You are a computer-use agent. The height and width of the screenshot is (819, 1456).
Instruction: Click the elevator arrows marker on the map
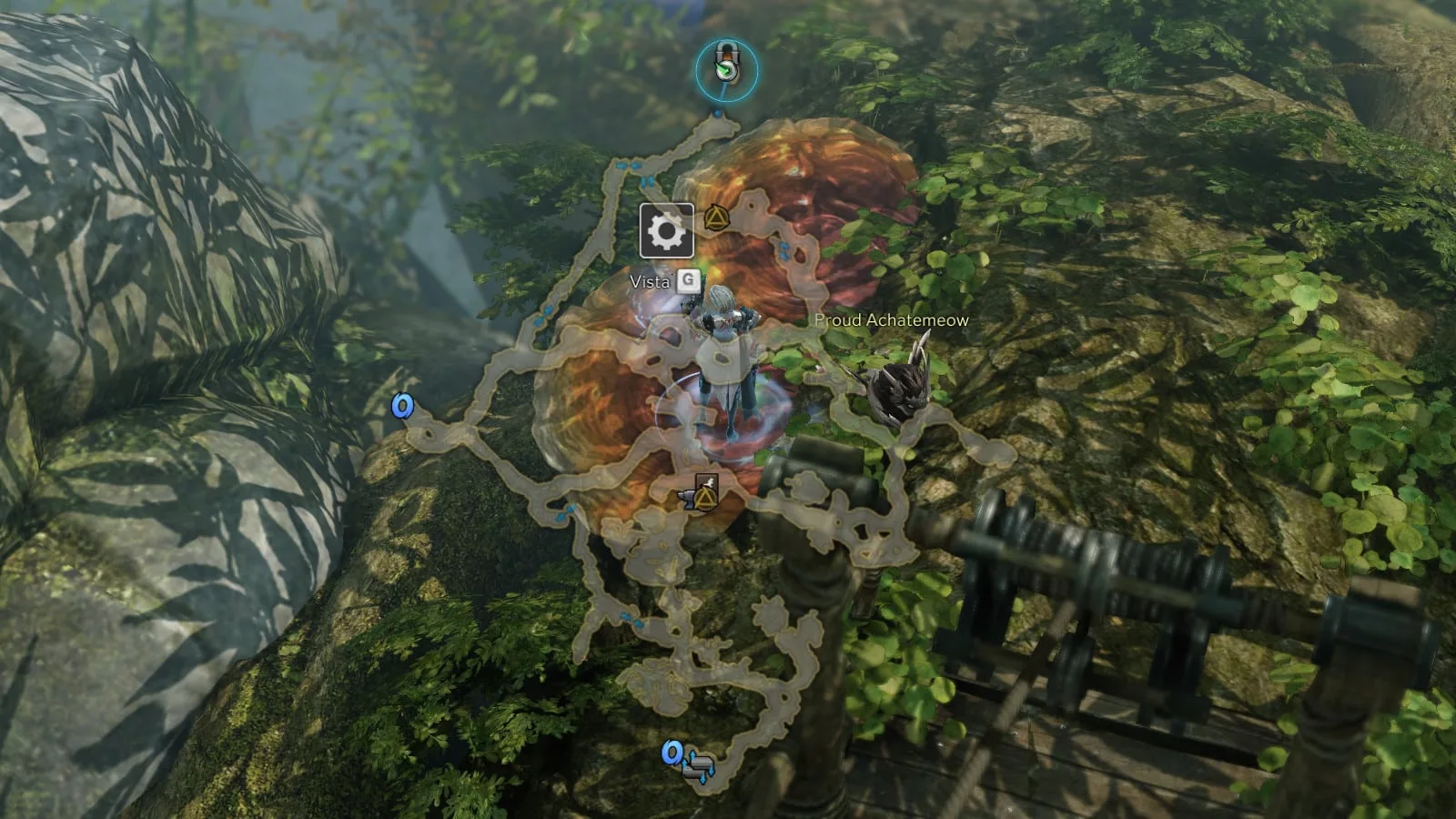point(701,765)
